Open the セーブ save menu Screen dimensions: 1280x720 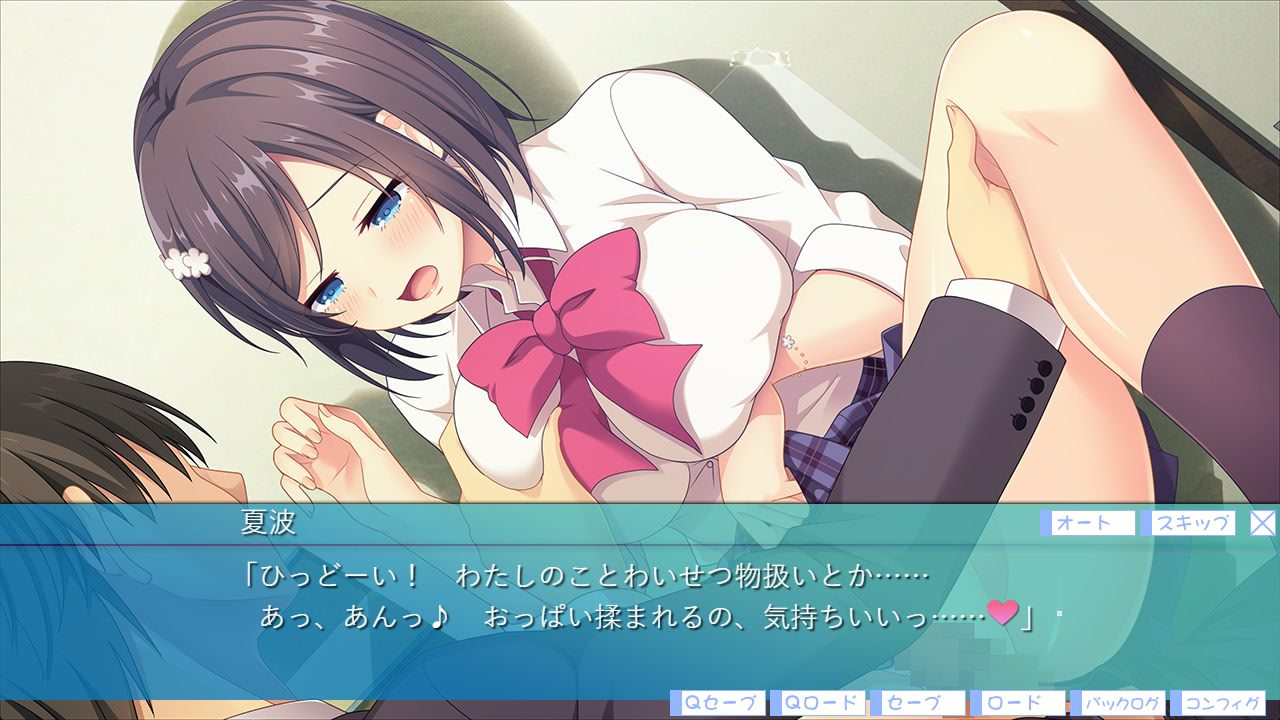coord(917,703)
